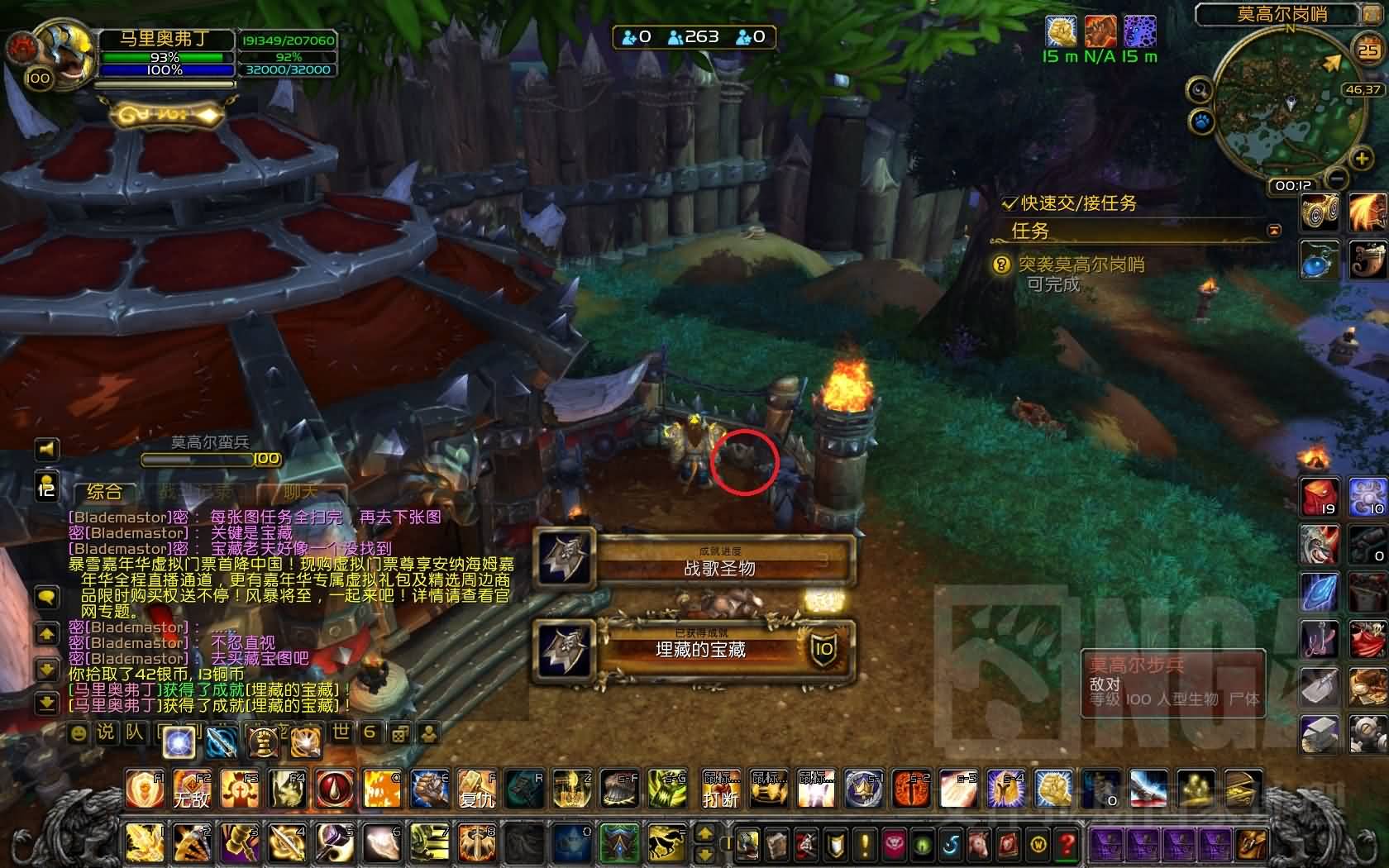
Task: Activate the 无敌 ability on F2
Action: 191,789
